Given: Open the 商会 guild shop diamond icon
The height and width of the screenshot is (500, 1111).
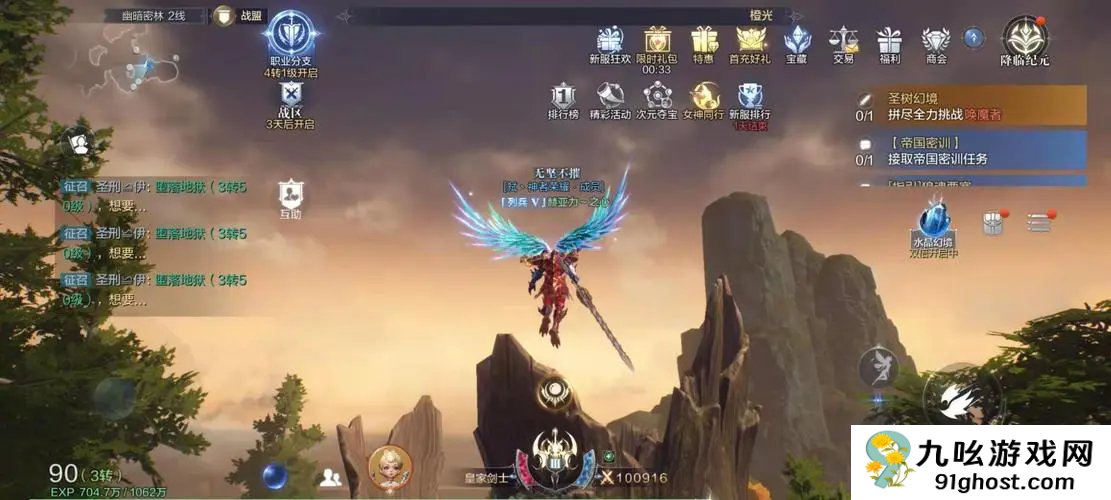Looking at the screenshot, I should (x=936, y=41).
